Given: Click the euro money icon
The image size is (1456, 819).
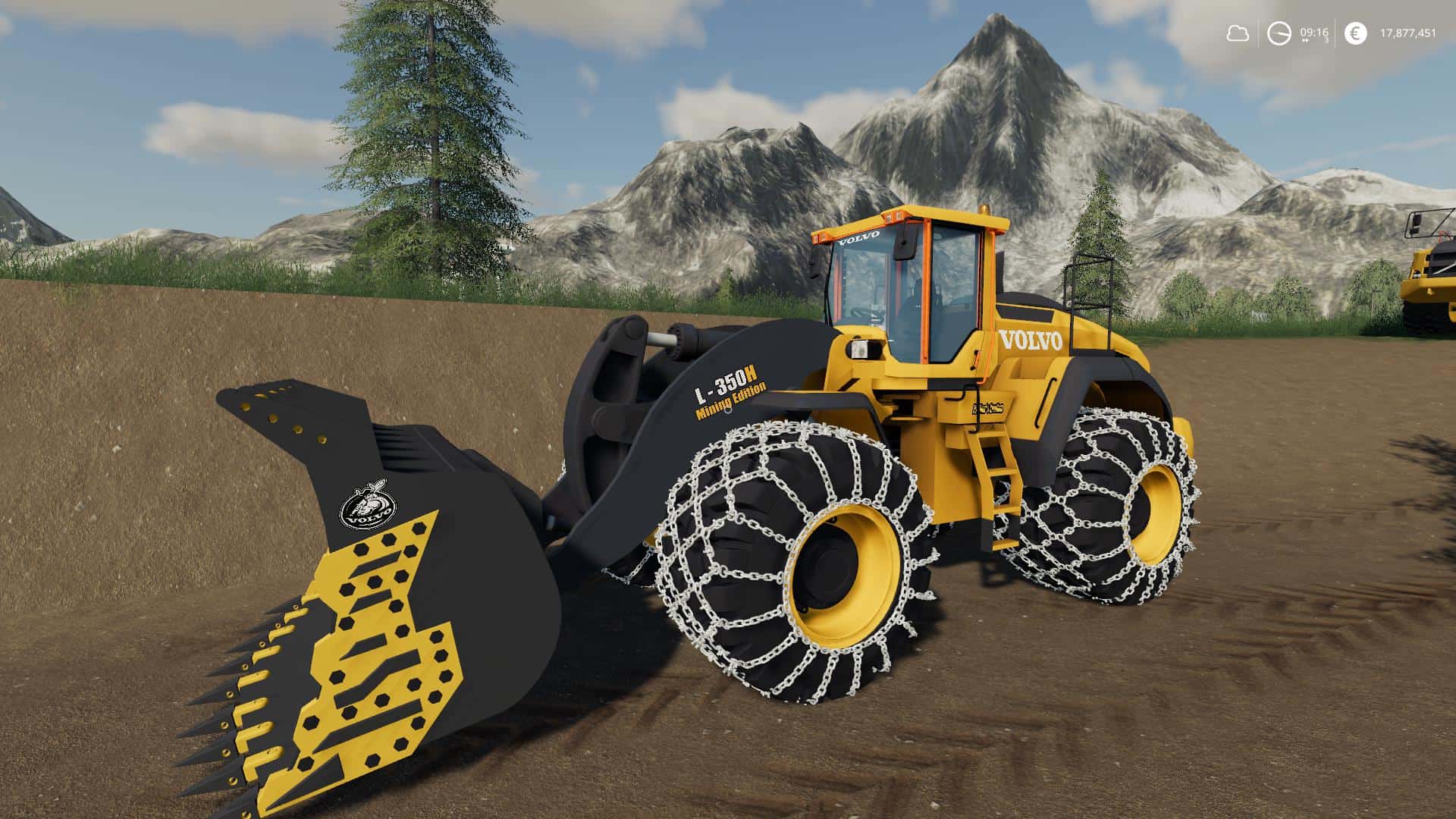Looking at the screenshot, I should tap(1355, 33).
